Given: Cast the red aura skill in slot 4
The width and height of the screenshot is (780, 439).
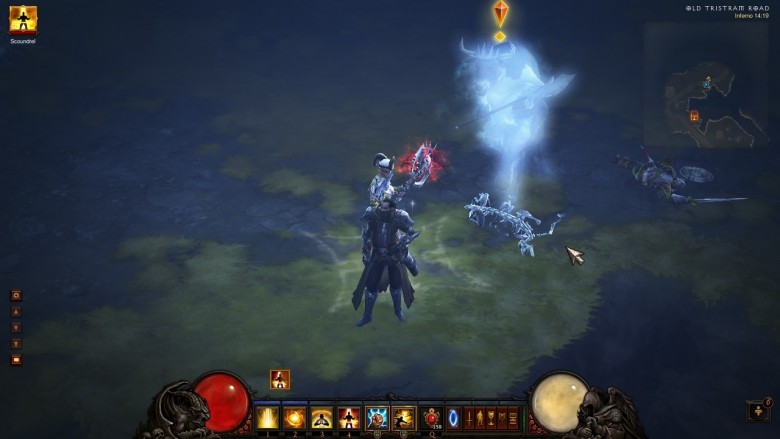Looking at the screenshot, I should coord(349,417).
